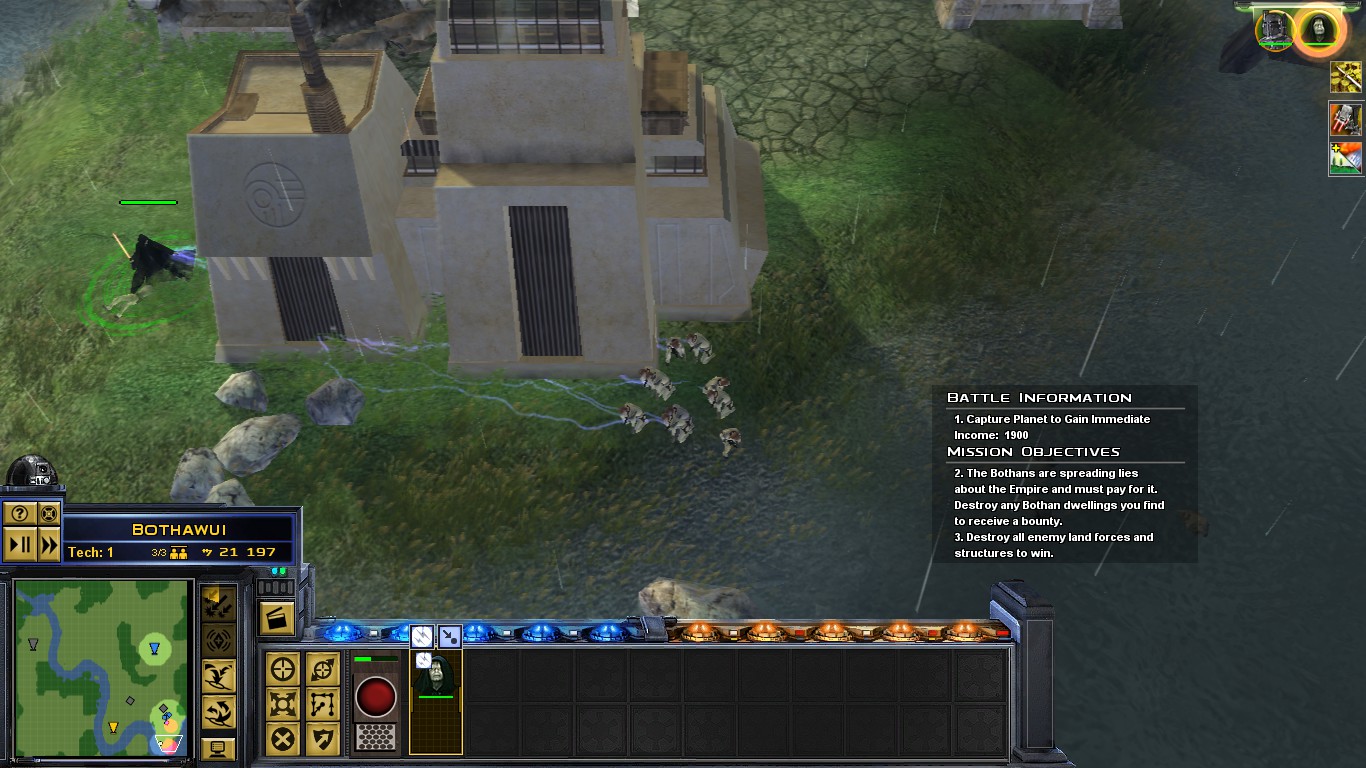Click the X stop command button
Screen dimensions: 1366x768
[x=283, y=739]
